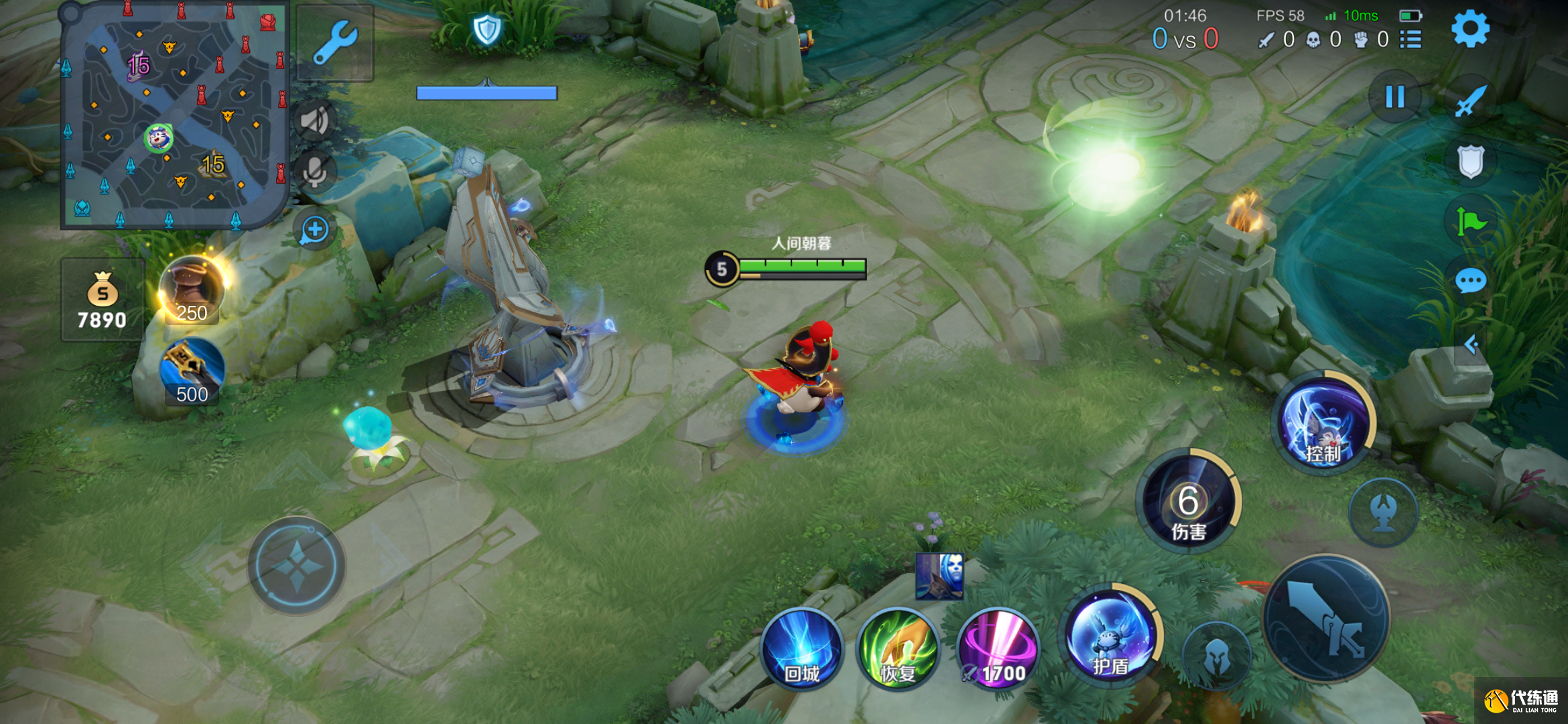Open the blue wrench tool button
This screenshot has width=1568, height=724.
(x=334, y=42)
